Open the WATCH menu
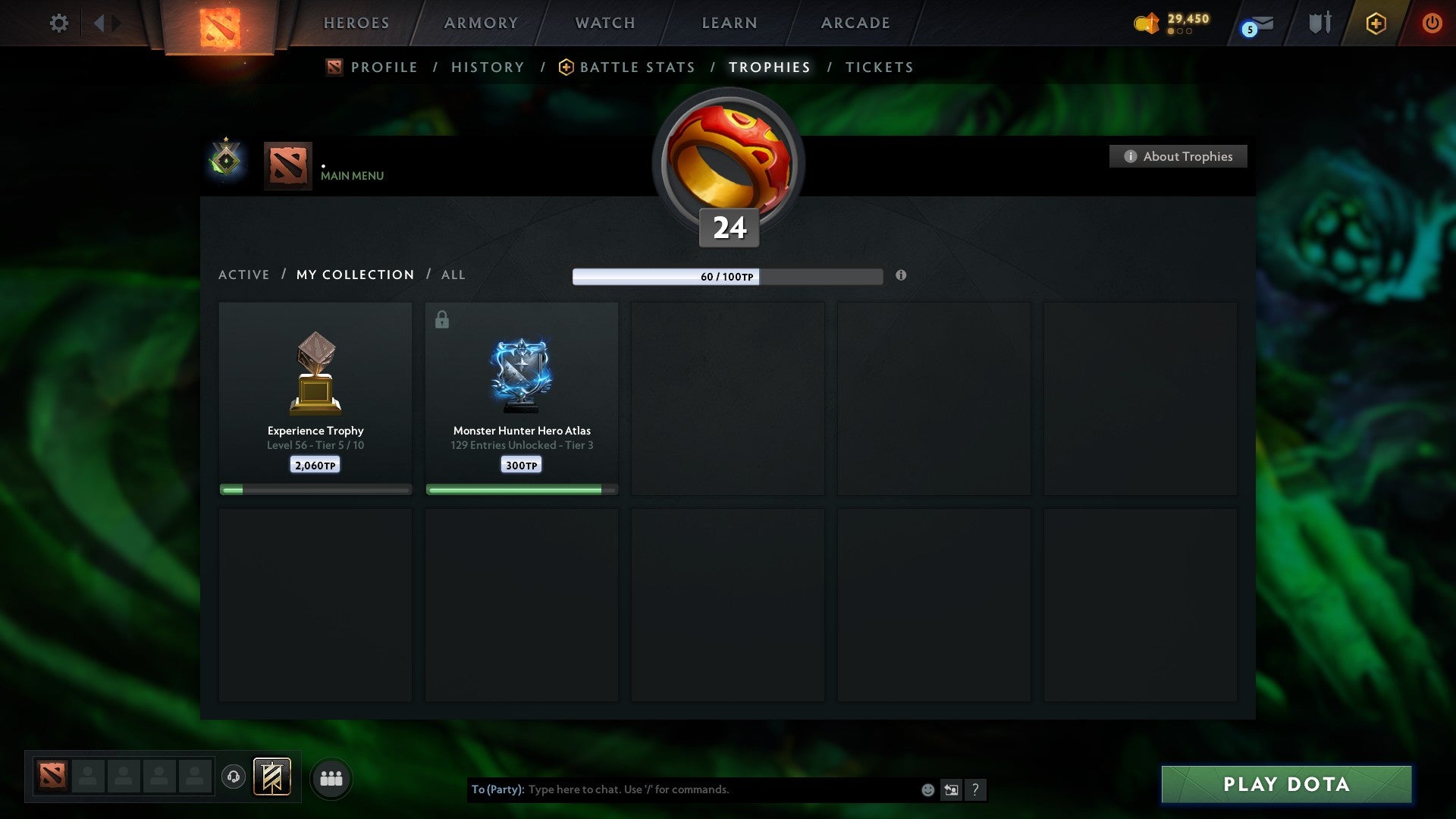The image size is (1456, 819). point(604,23)
